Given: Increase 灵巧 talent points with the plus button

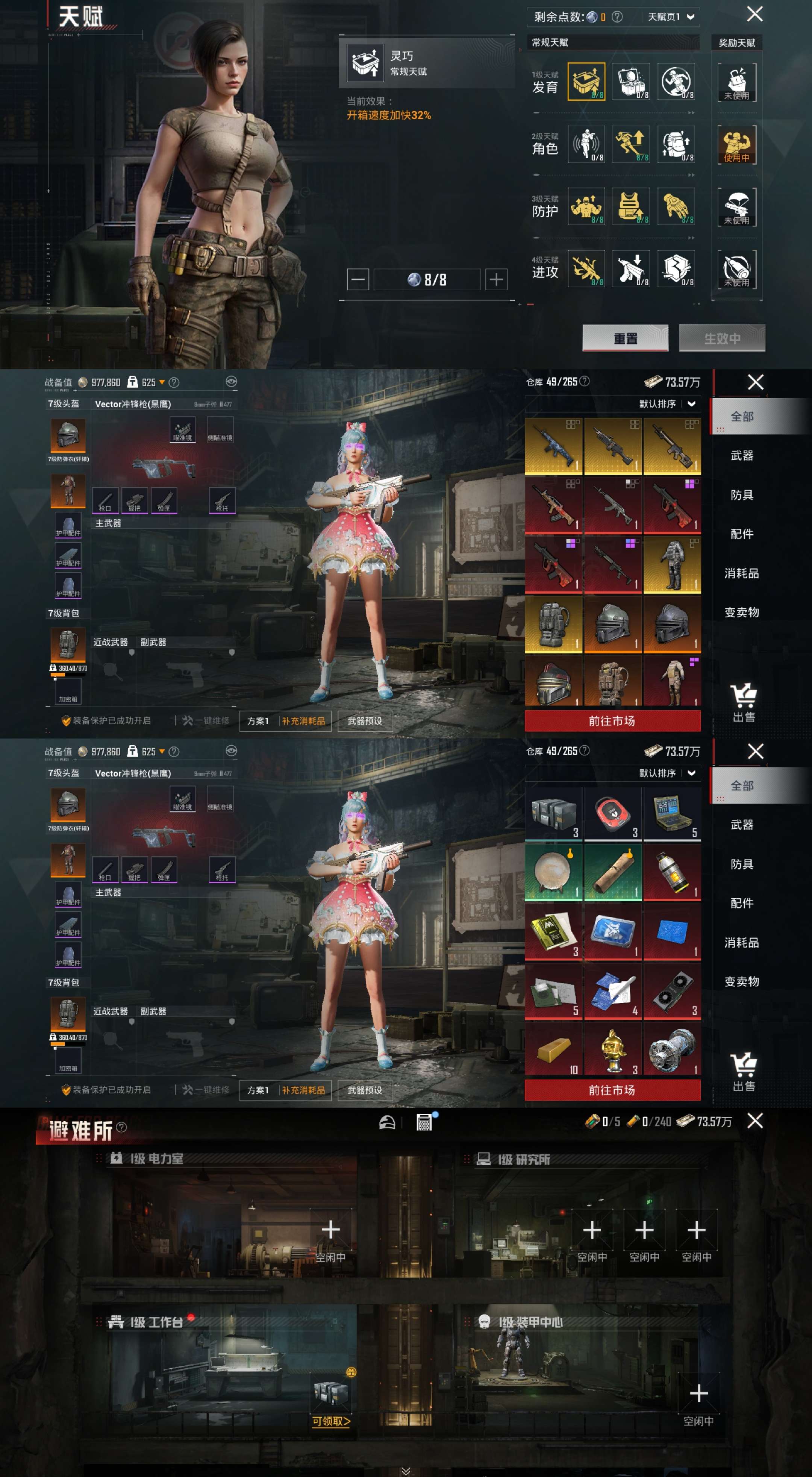Looking at the screenshot, I should pyautogui.click(x=496, y=280).
